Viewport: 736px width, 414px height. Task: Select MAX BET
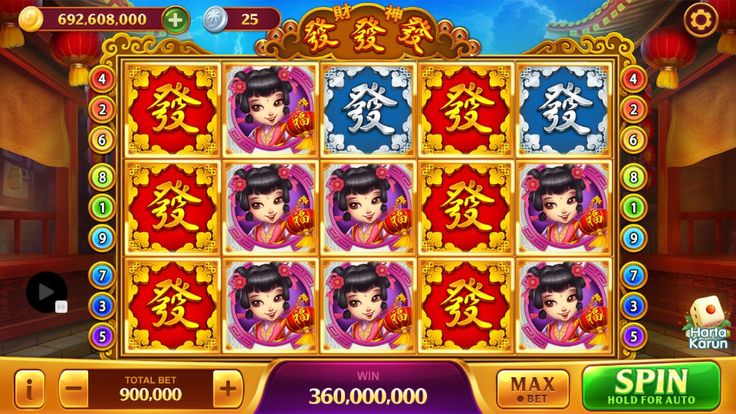tap(532, 388)
